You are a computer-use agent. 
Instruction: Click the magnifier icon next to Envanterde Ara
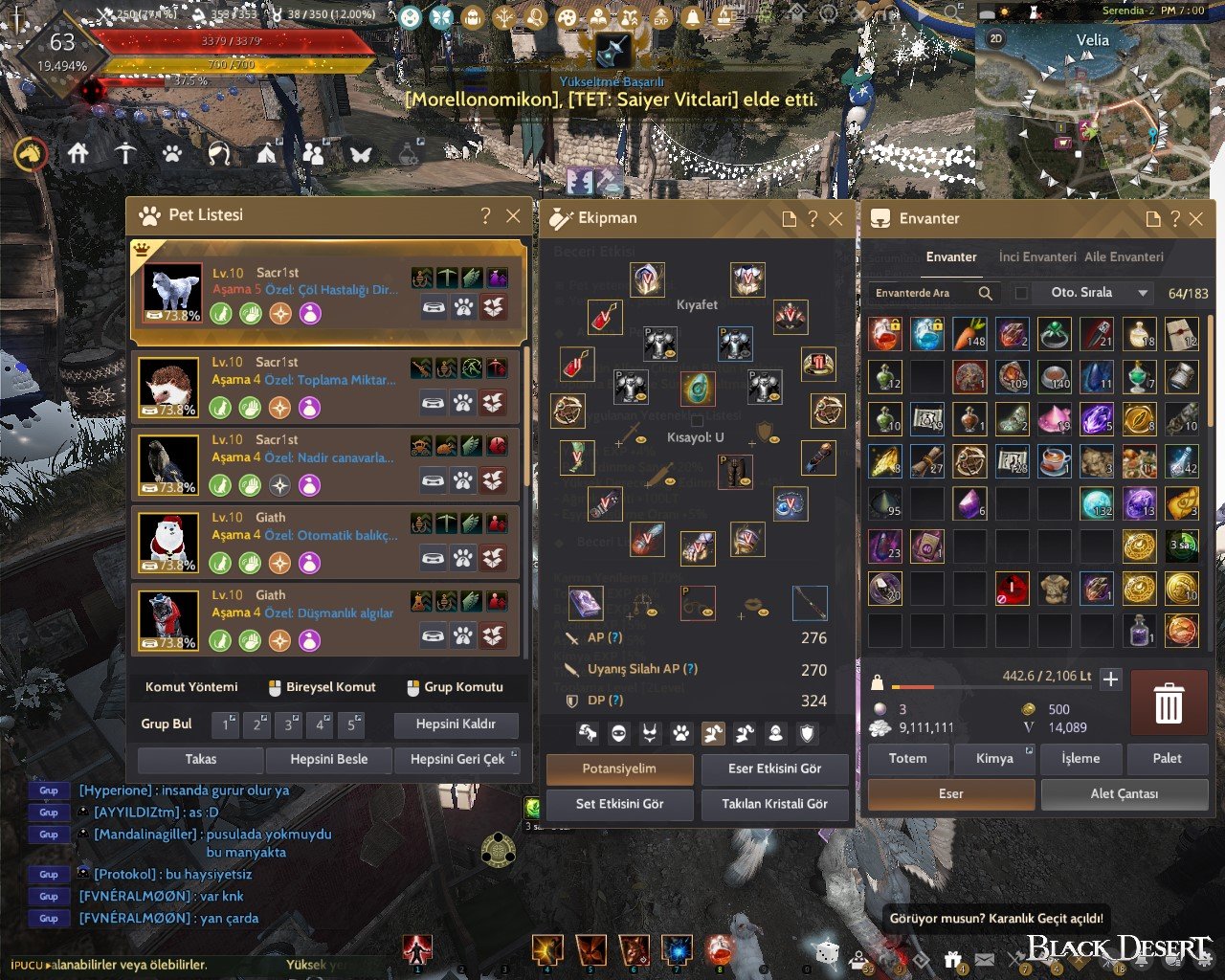point(986,293)
